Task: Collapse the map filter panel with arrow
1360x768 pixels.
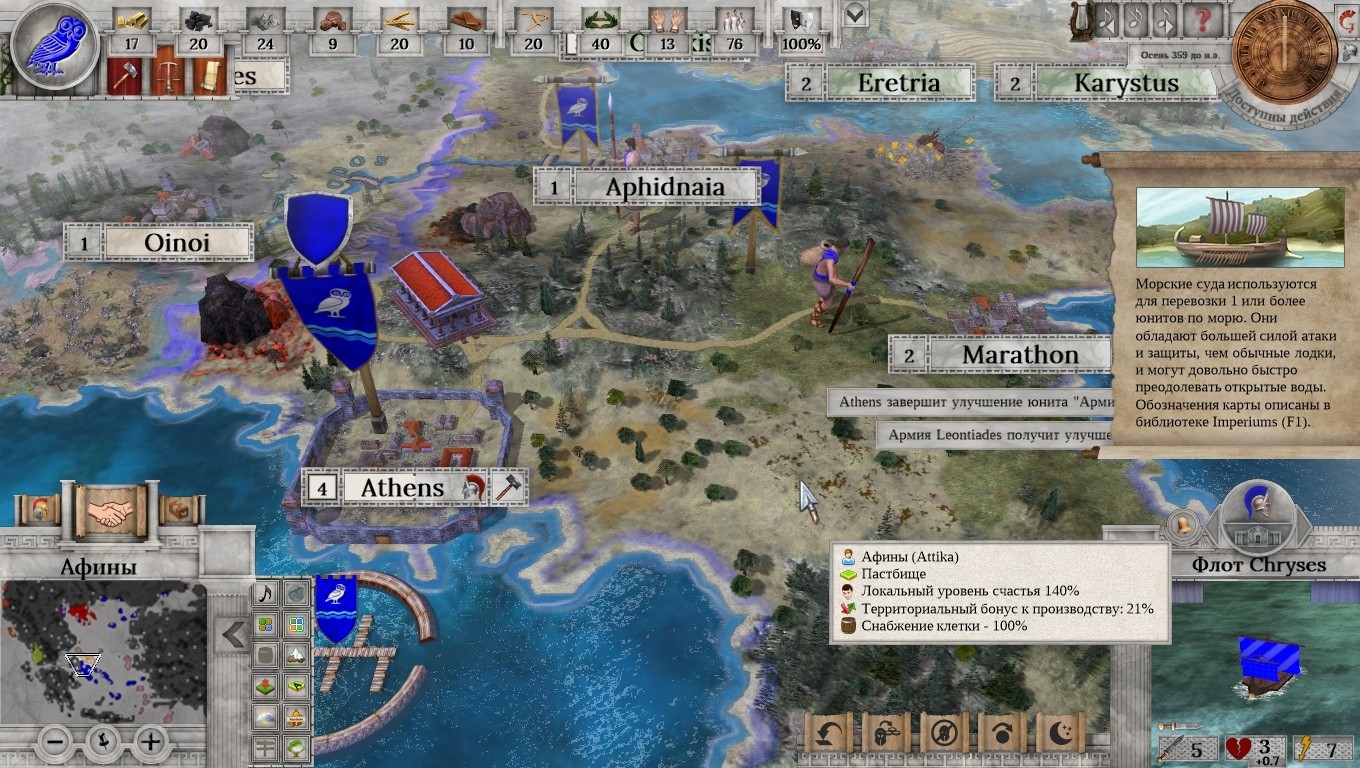Action: tap(235, 635)
